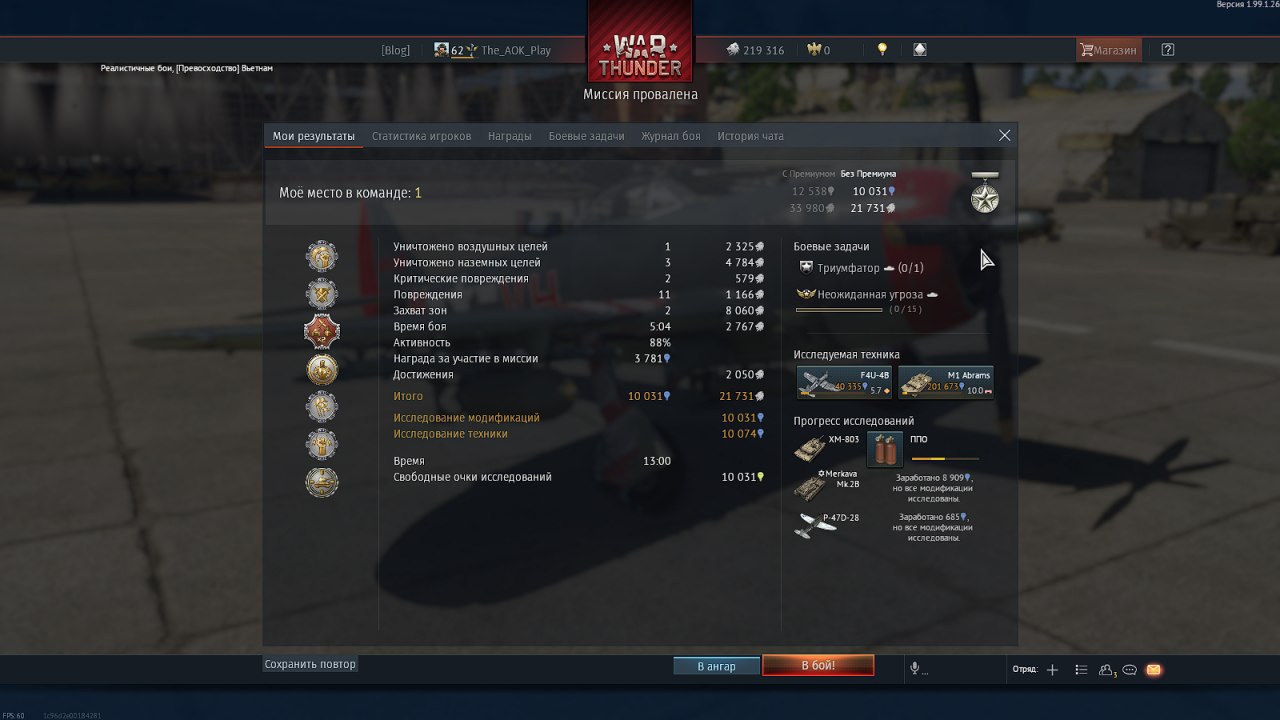
Task: Close the mission results window
Action: pos(1004,136)
